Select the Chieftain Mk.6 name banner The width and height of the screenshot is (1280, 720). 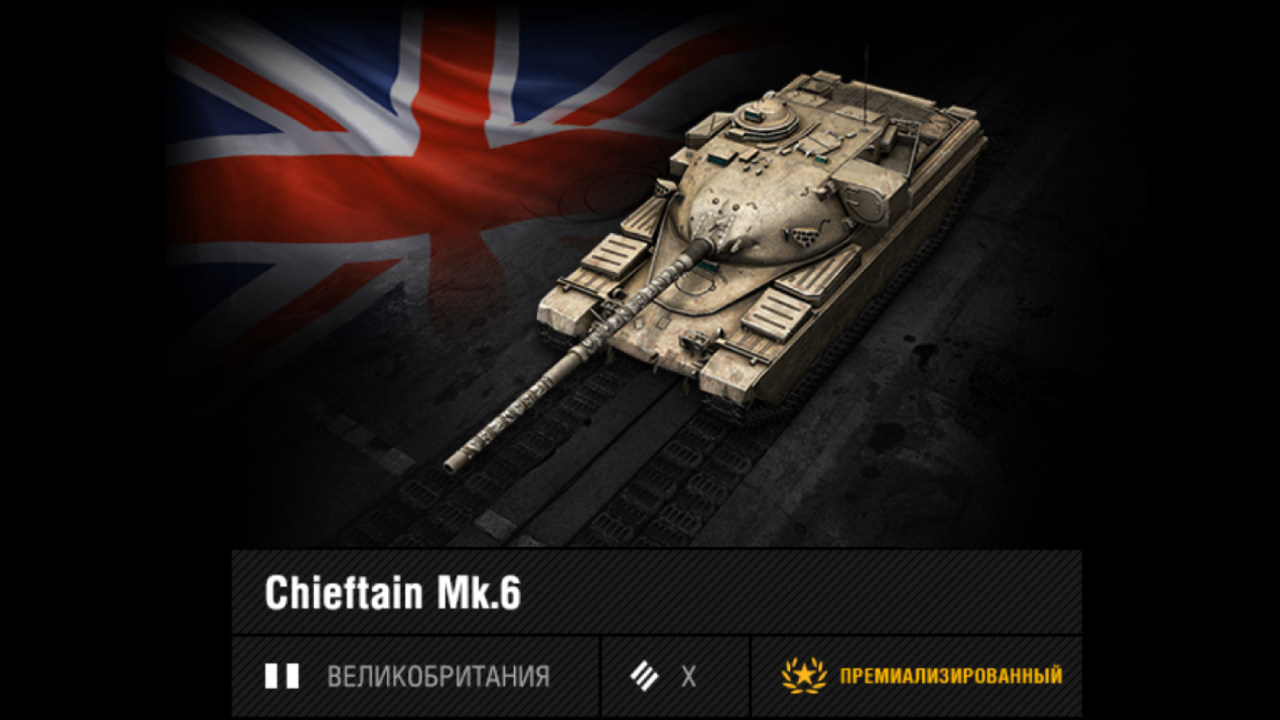pyautogui.click(x=393, y=593)
